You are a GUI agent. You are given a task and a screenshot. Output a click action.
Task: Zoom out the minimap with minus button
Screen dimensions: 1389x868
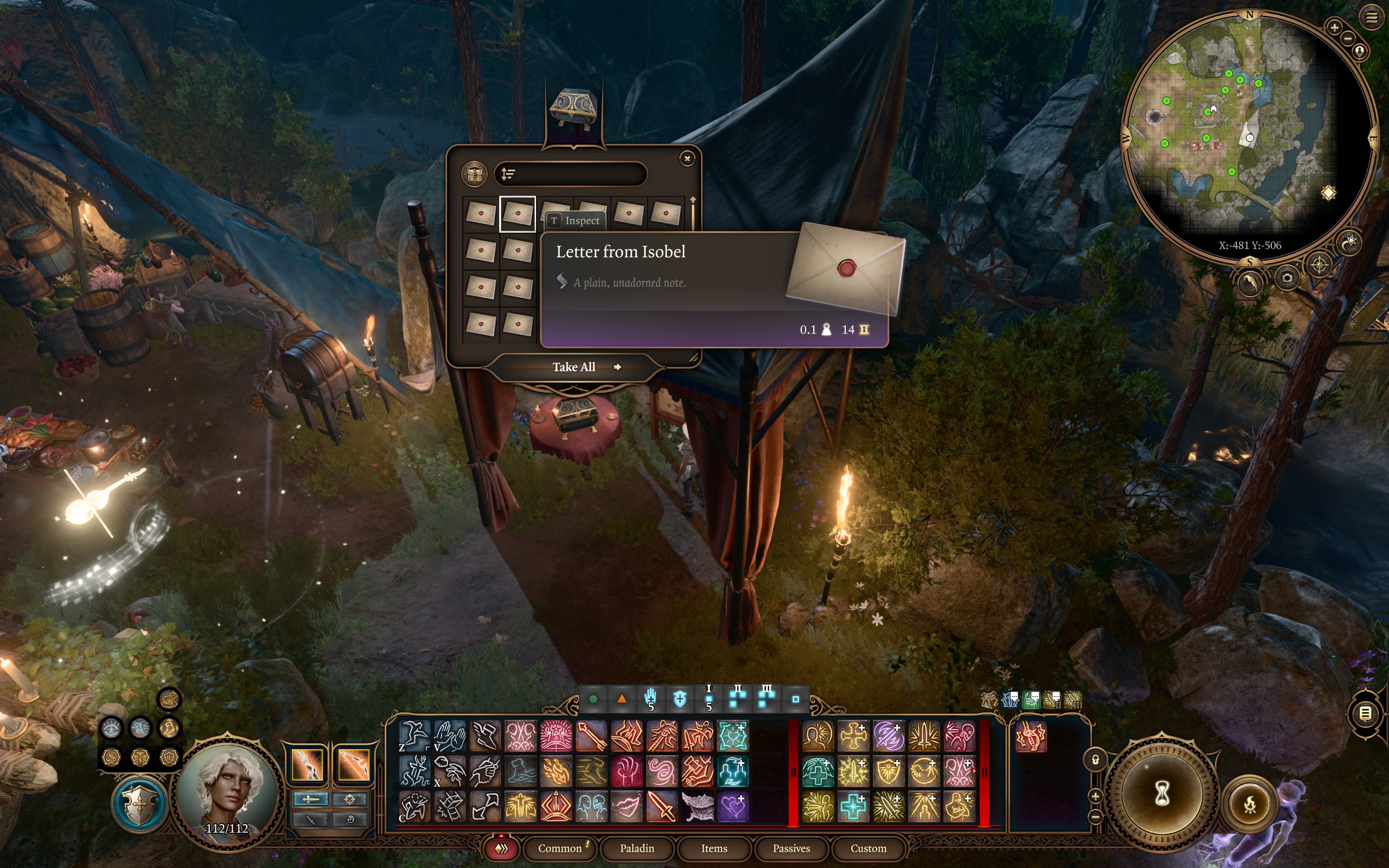1348,39
